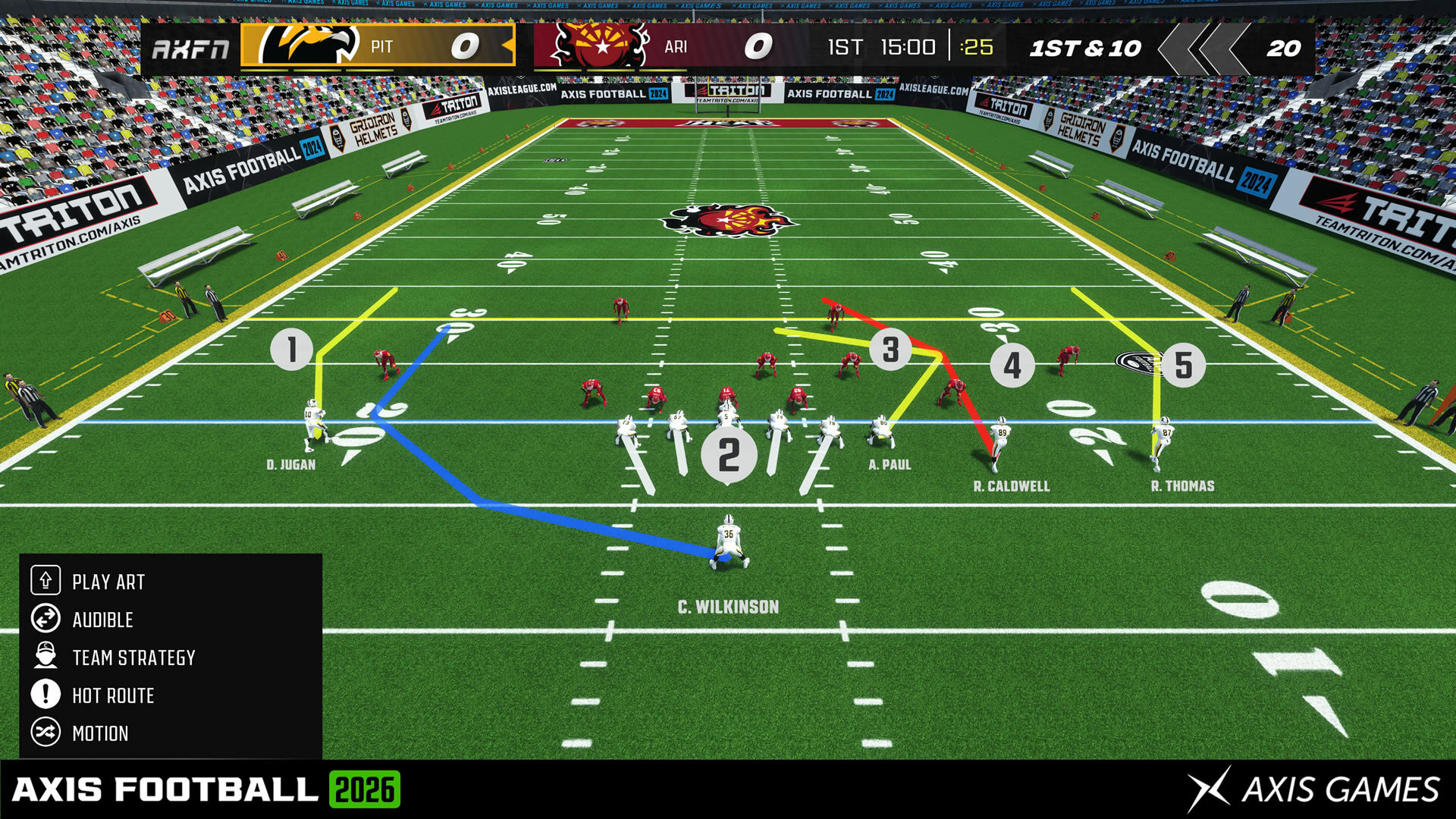This screenshot has width=1456, height=819.
Task: Select receiver route marker 2
Action: (728, 455)
